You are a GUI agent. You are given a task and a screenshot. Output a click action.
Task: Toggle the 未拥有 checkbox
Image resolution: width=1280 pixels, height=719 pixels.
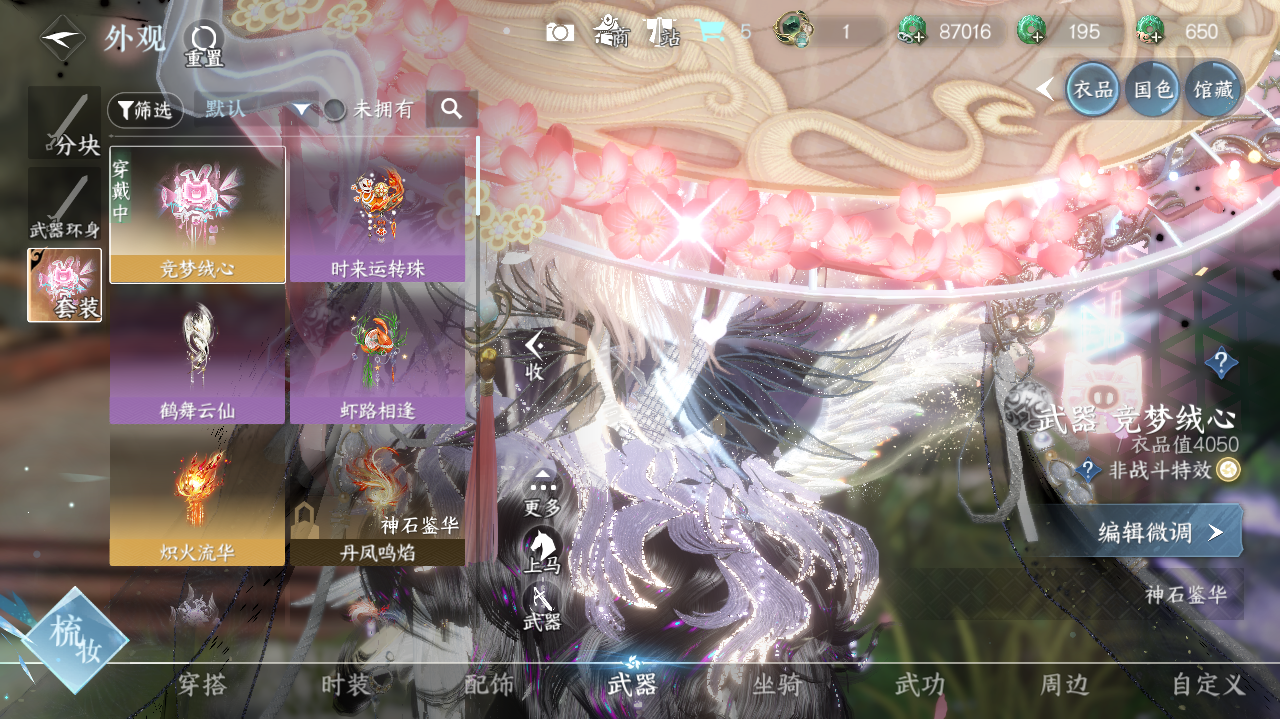pos(336,110)
